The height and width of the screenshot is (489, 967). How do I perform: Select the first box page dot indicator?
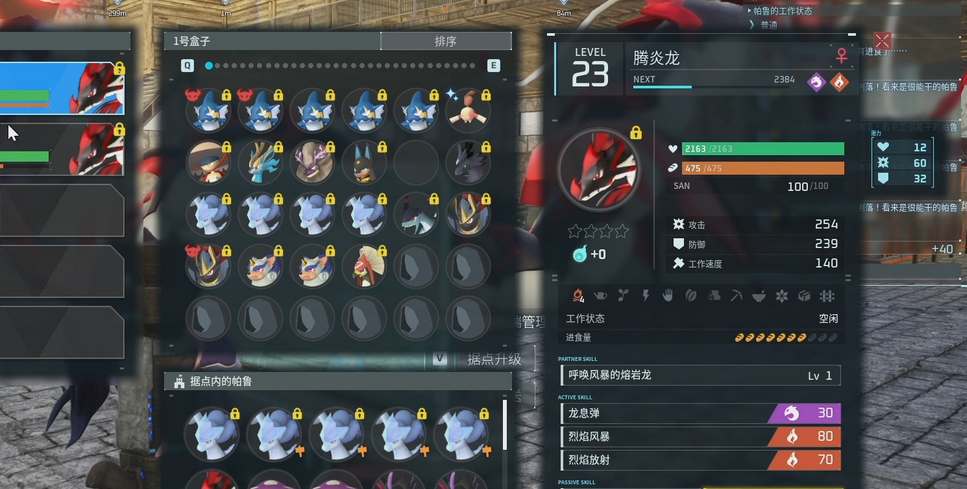(209, 65)
